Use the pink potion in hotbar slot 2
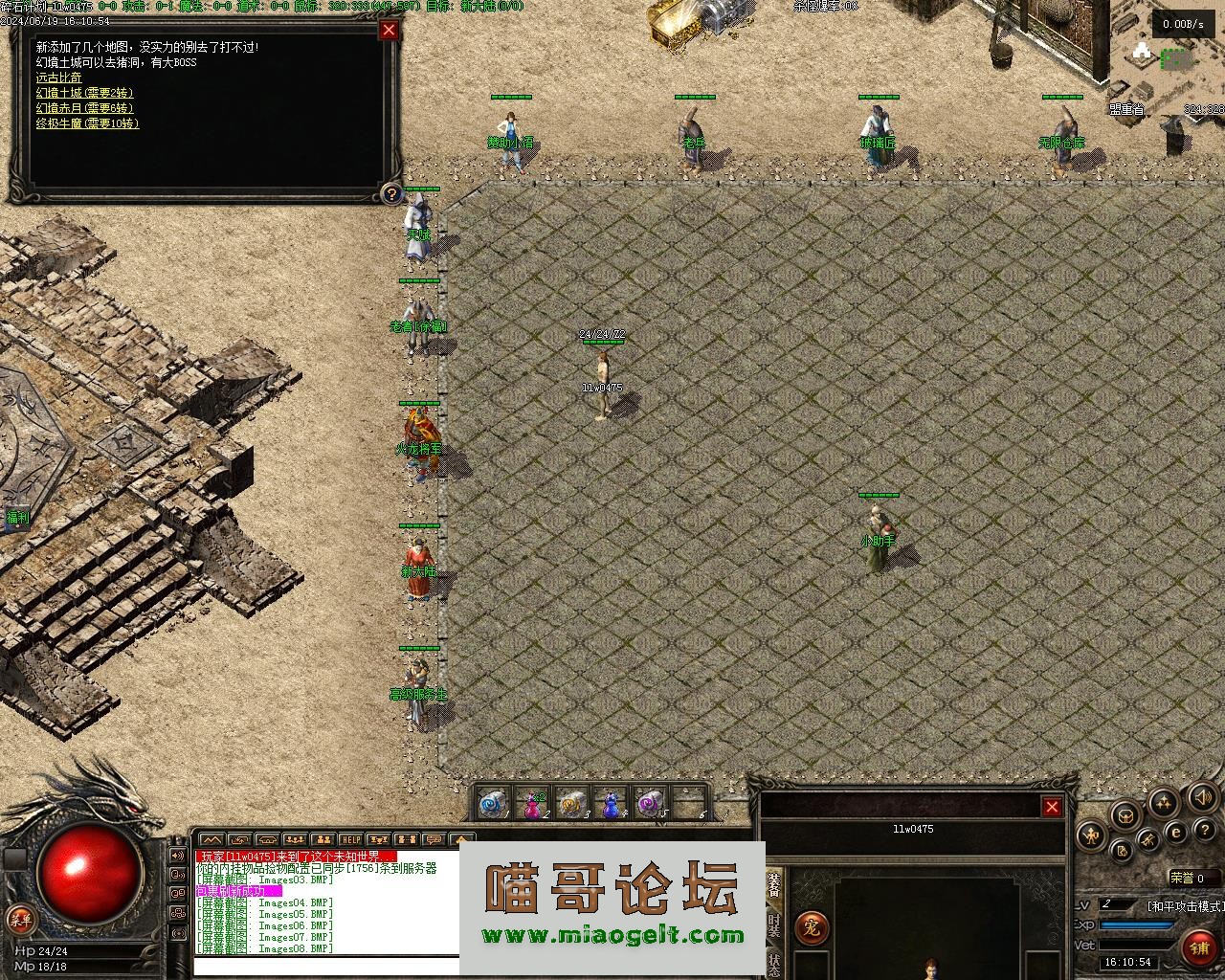 (532, 805)
